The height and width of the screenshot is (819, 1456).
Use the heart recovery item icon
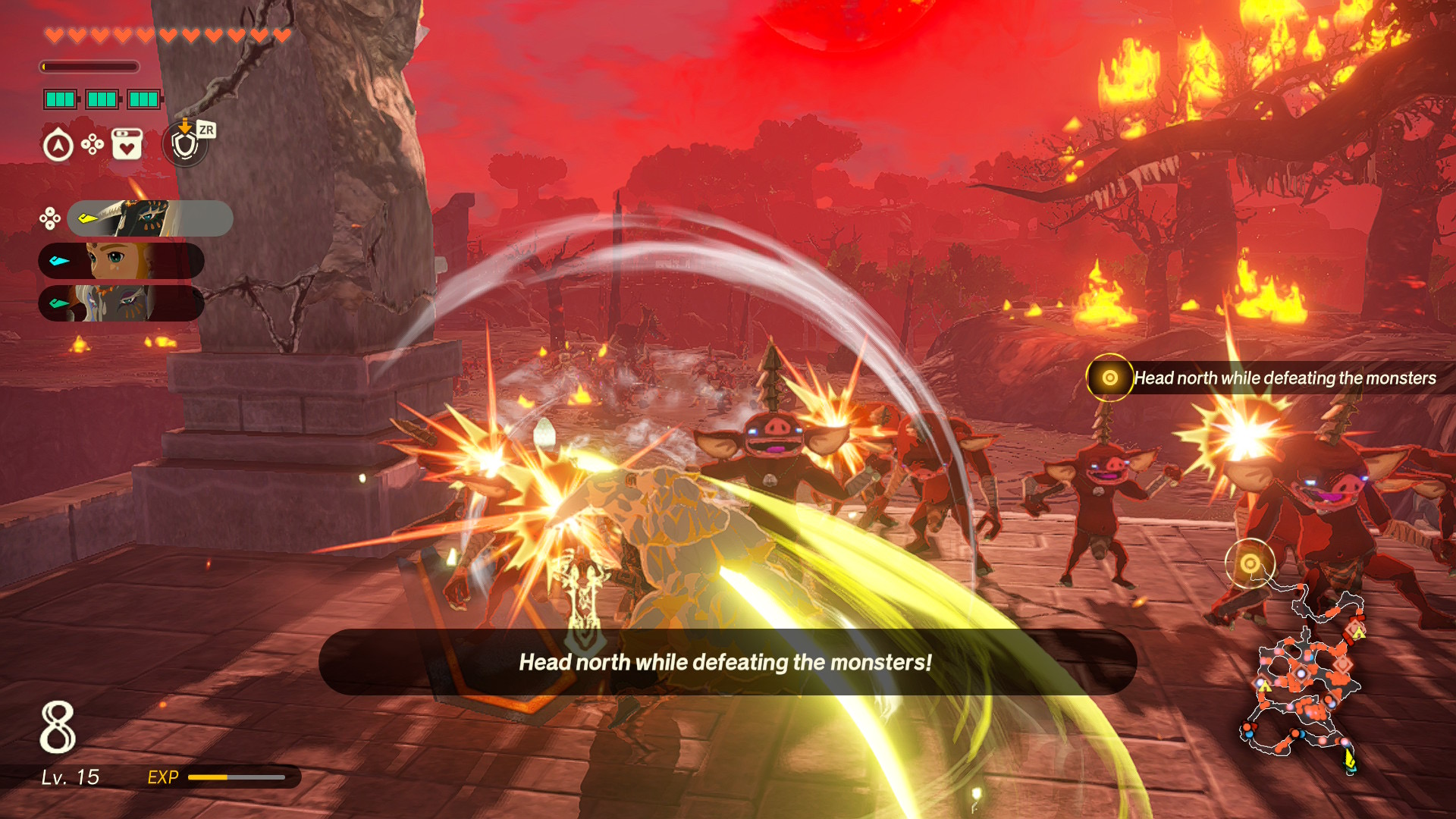[x=127, y=144]
